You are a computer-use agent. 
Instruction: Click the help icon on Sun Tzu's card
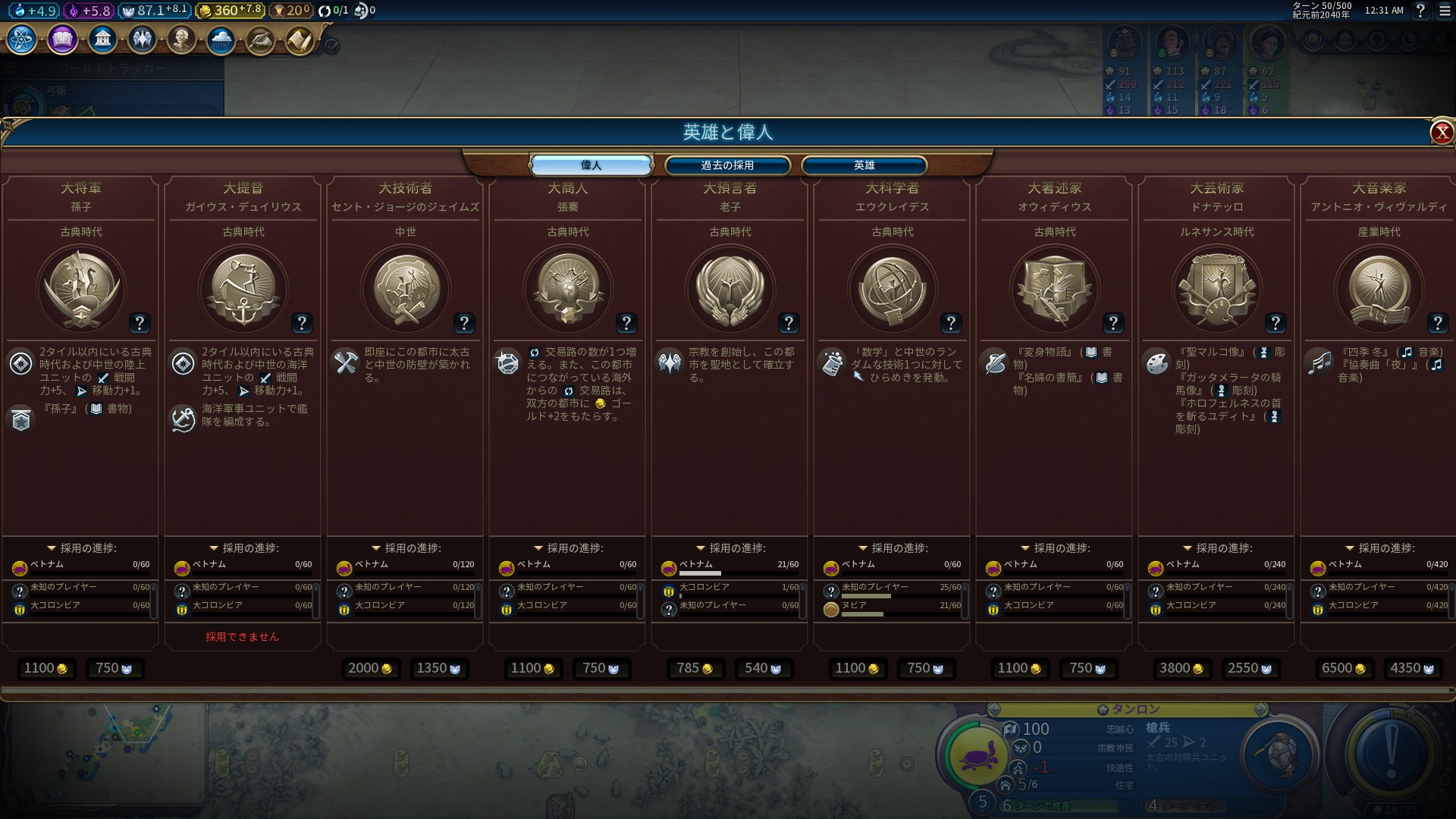(139, 323)
